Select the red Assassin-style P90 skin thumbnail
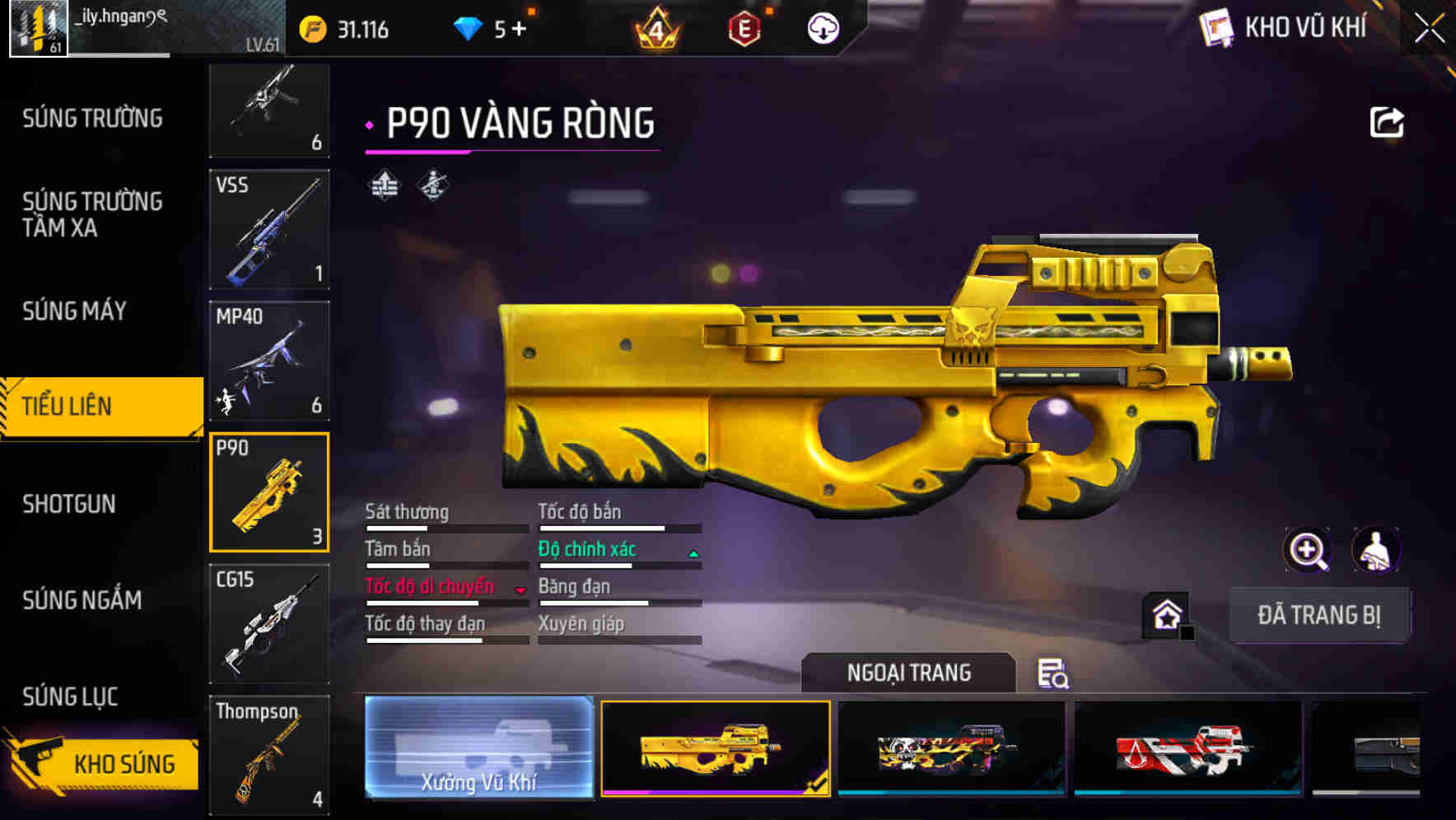The image size is (1456, 820). pyautogui.click(x=1184, y=751)
